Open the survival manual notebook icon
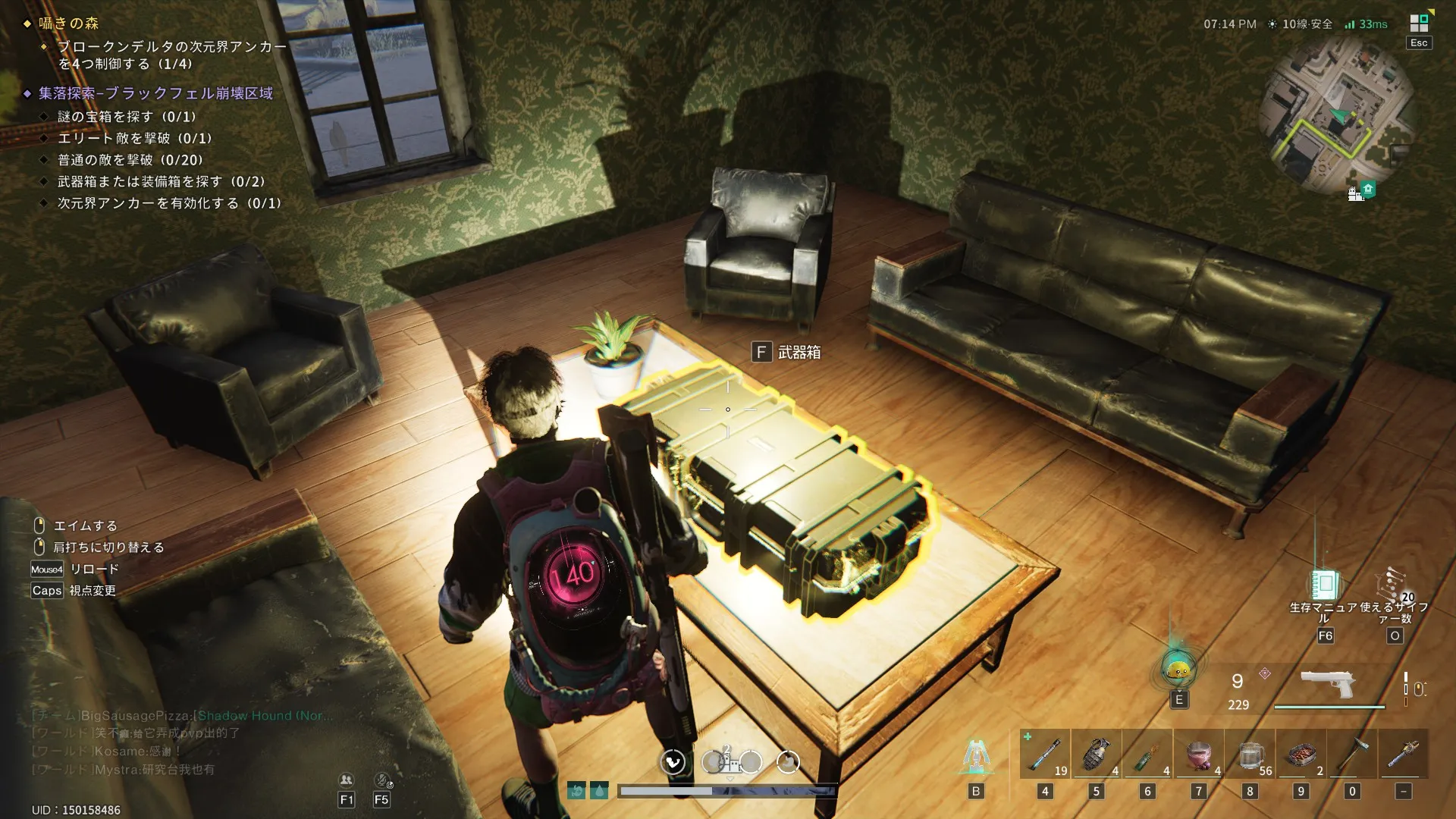The image size is (1456, 819). pyautogui.click(x=1325, y=585)
